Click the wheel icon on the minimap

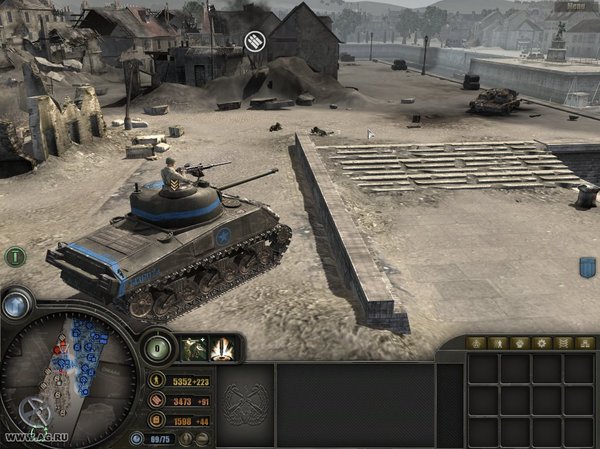[x=37, y=409]
